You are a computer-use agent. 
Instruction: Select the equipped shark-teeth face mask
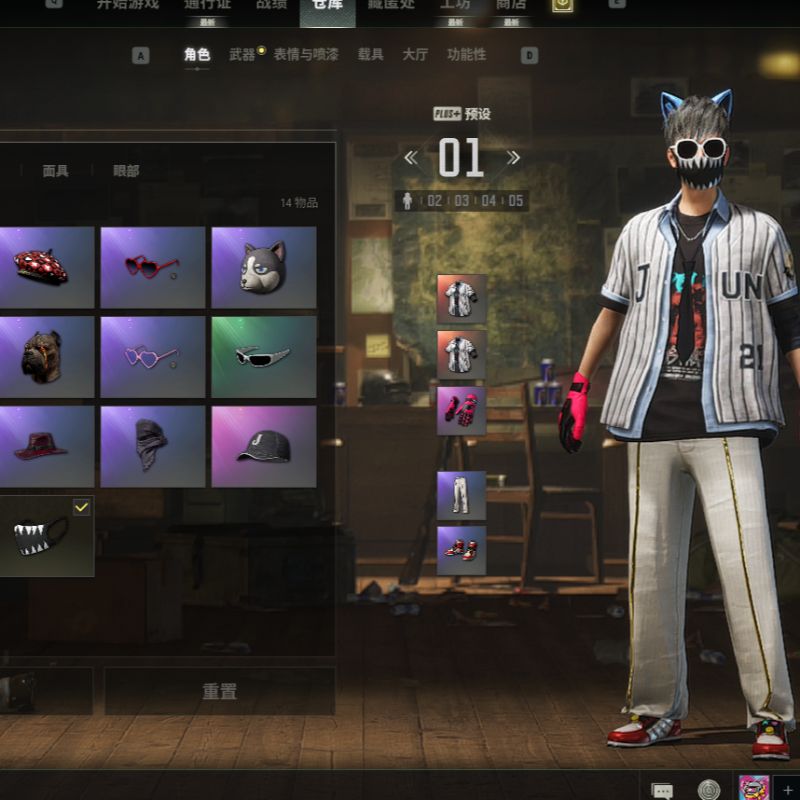point(46,536)
